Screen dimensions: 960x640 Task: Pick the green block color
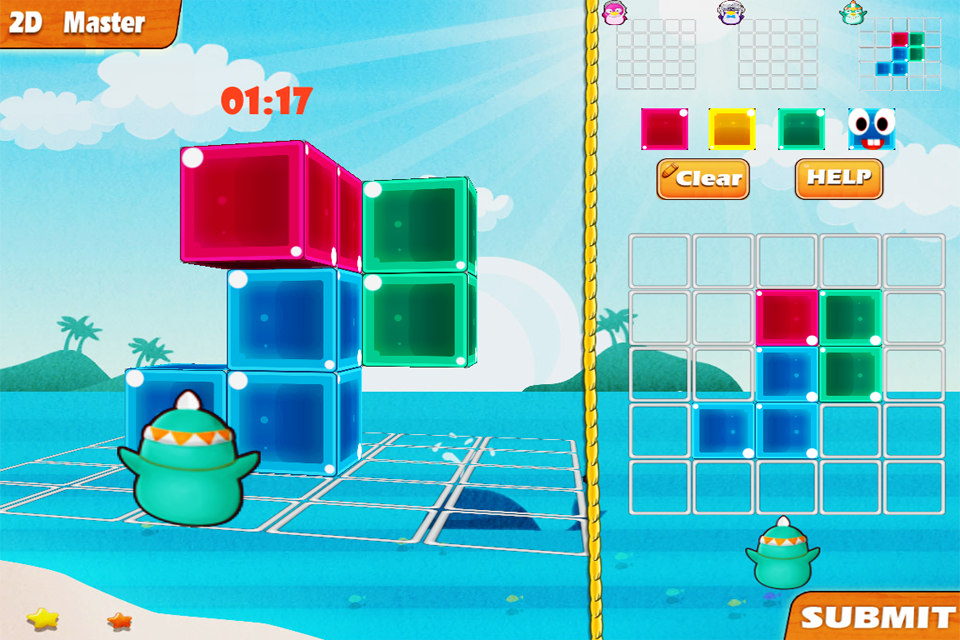point(801,130)
